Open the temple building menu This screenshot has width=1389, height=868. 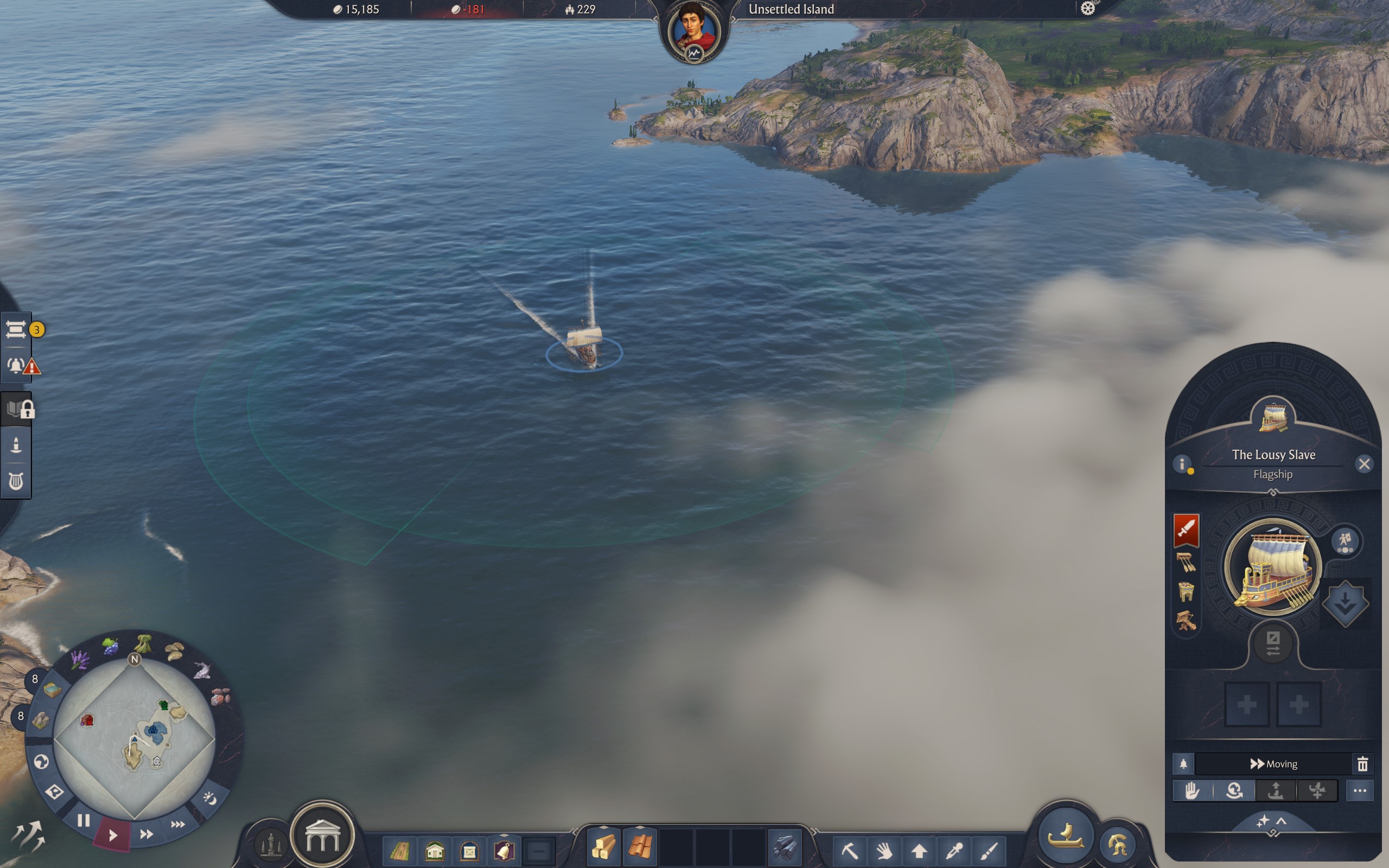[323, 837]
